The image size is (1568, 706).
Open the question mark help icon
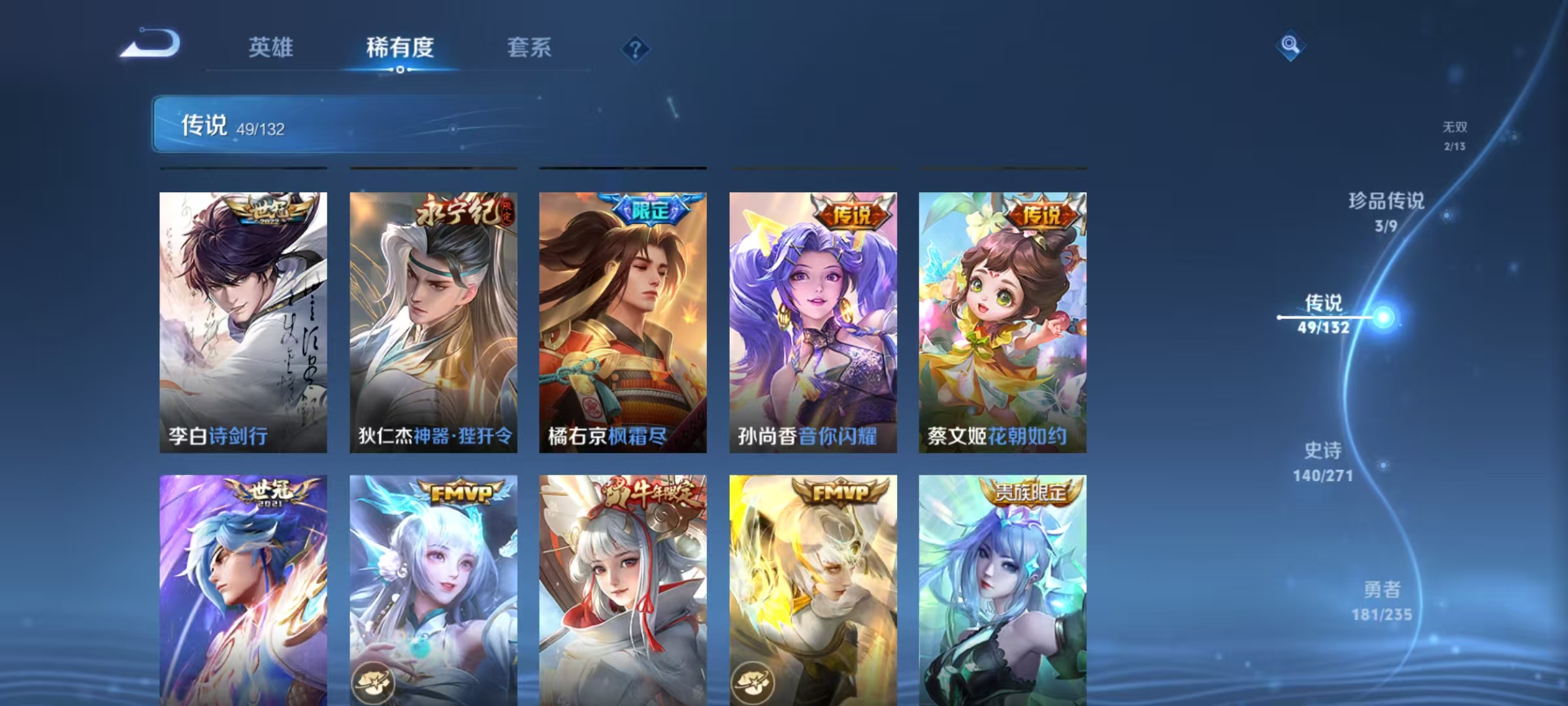pos(636,46)
